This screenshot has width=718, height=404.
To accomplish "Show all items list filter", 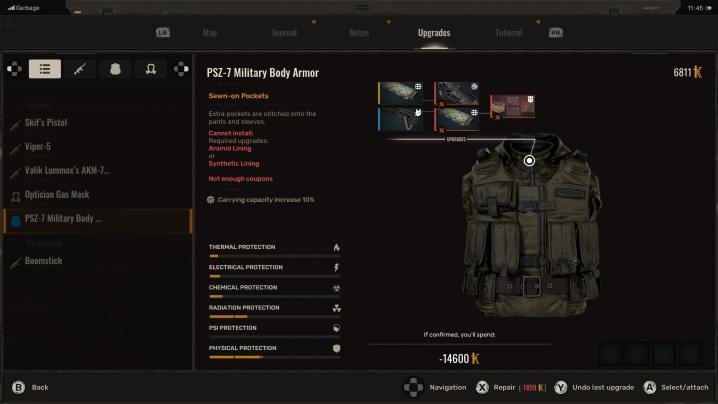I will (x=44, y=69).
